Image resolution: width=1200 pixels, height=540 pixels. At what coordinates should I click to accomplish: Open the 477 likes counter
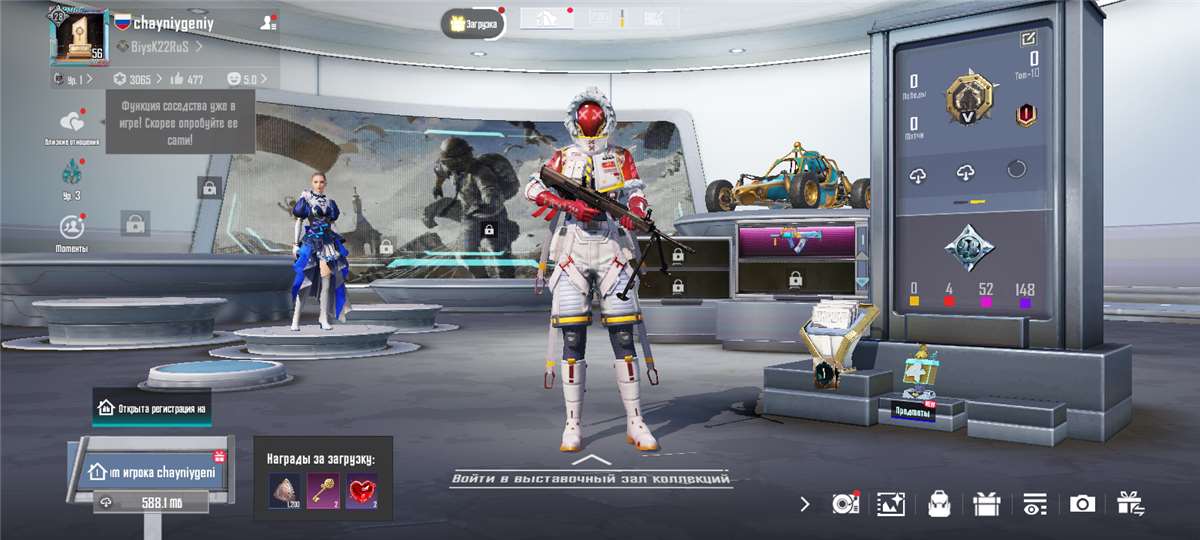pyautogui.click(x=188, y=78)
